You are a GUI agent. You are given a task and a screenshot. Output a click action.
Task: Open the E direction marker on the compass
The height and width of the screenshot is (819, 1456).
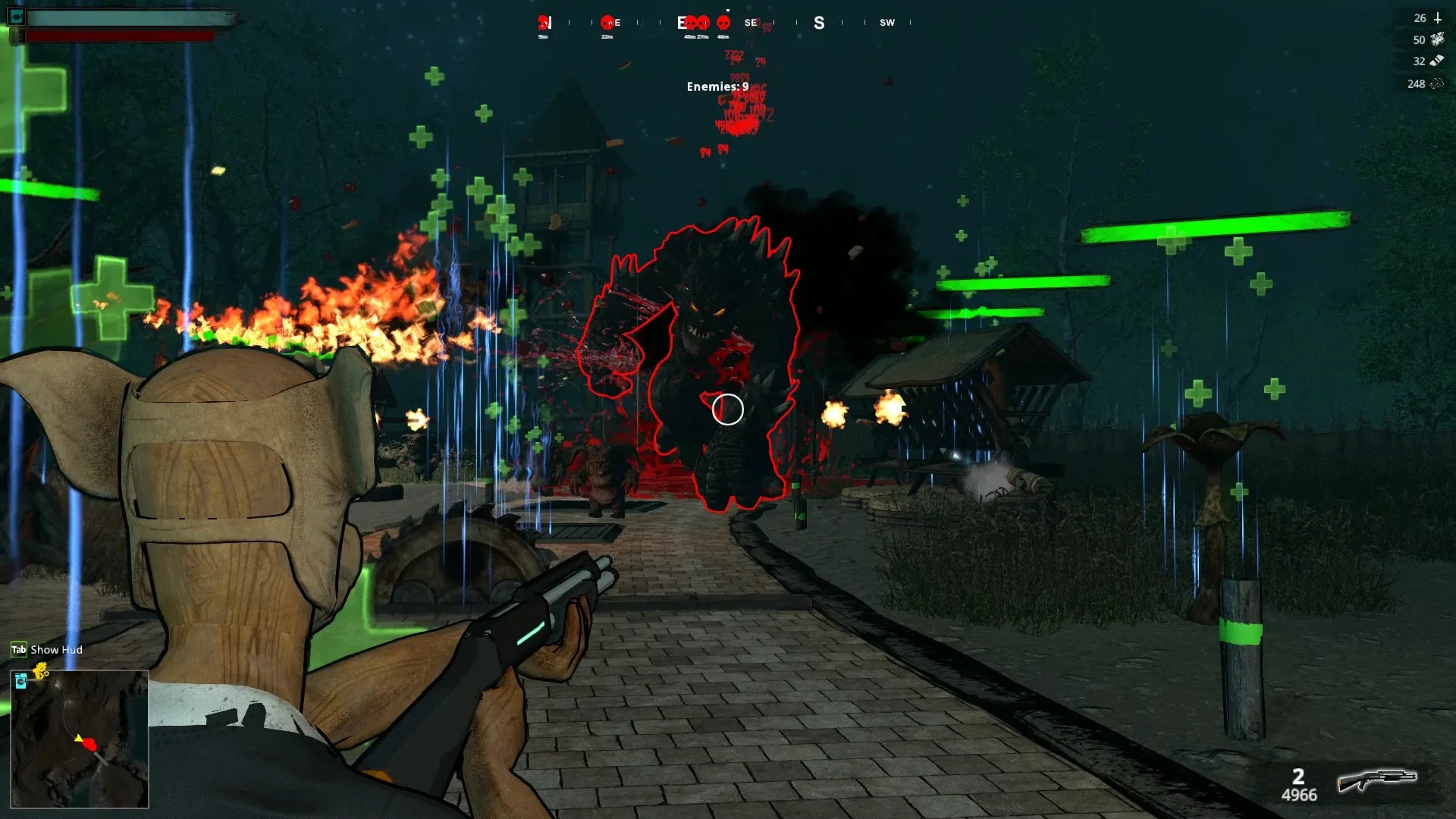pyautogui.click(x=681, y=22)
